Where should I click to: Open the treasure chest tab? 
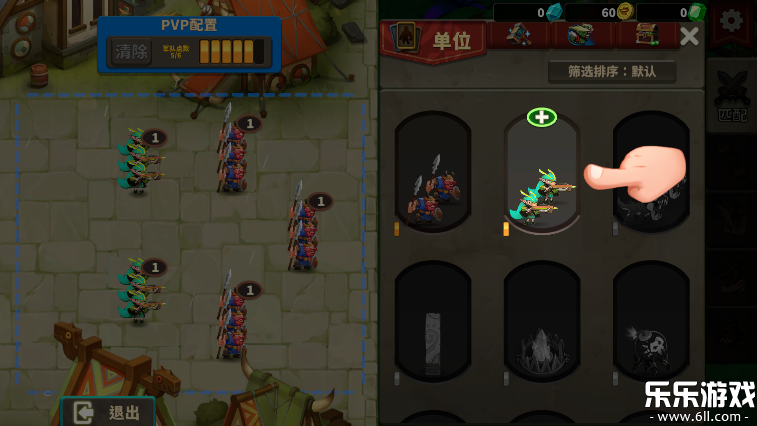(x=643, y=36)
